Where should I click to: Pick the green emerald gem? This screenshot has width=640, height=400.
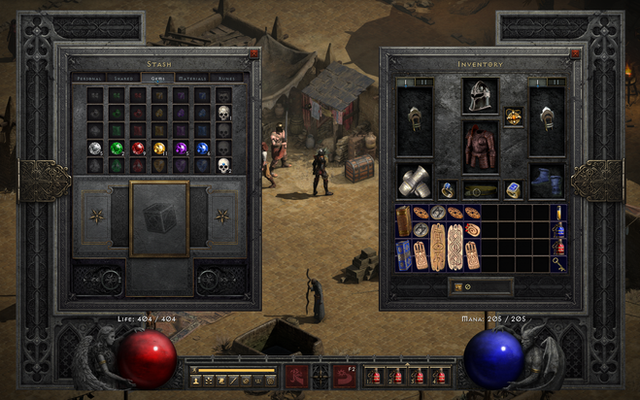tap(117, 148)
